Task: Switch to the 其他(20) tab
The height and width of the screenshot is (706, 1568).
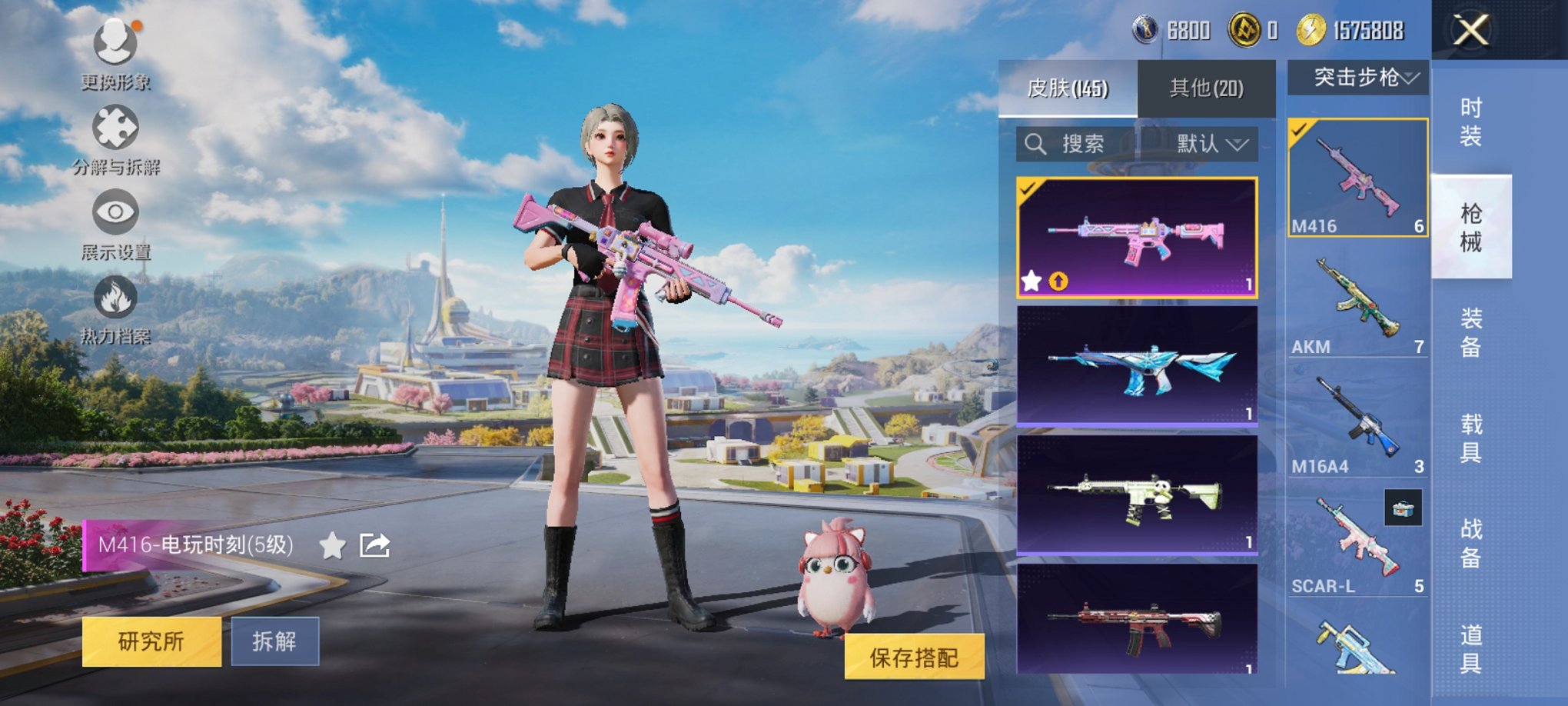Action: [1205, 87]
